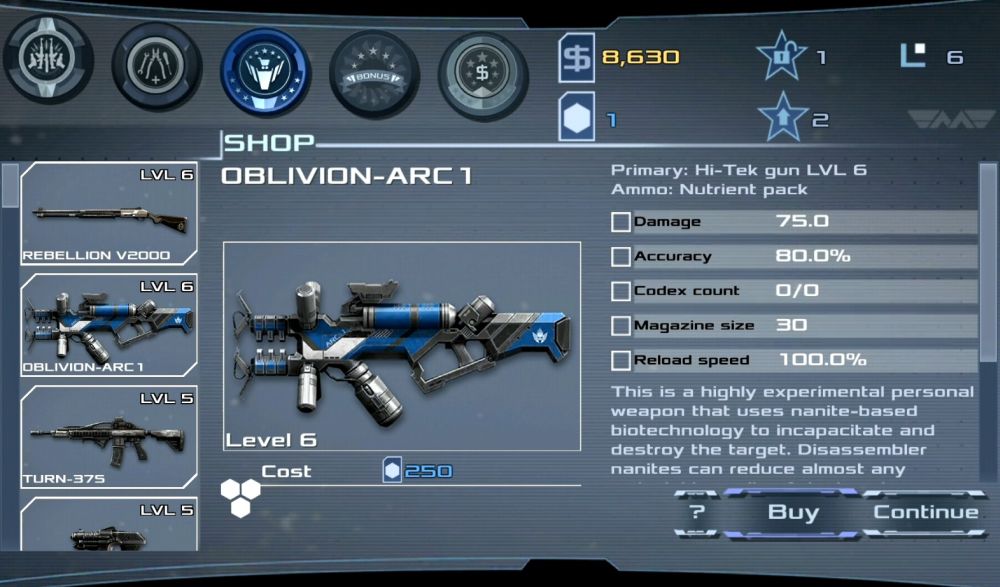
Task: Toggle the Reload speed checkbox
Action: coord(621,360)
